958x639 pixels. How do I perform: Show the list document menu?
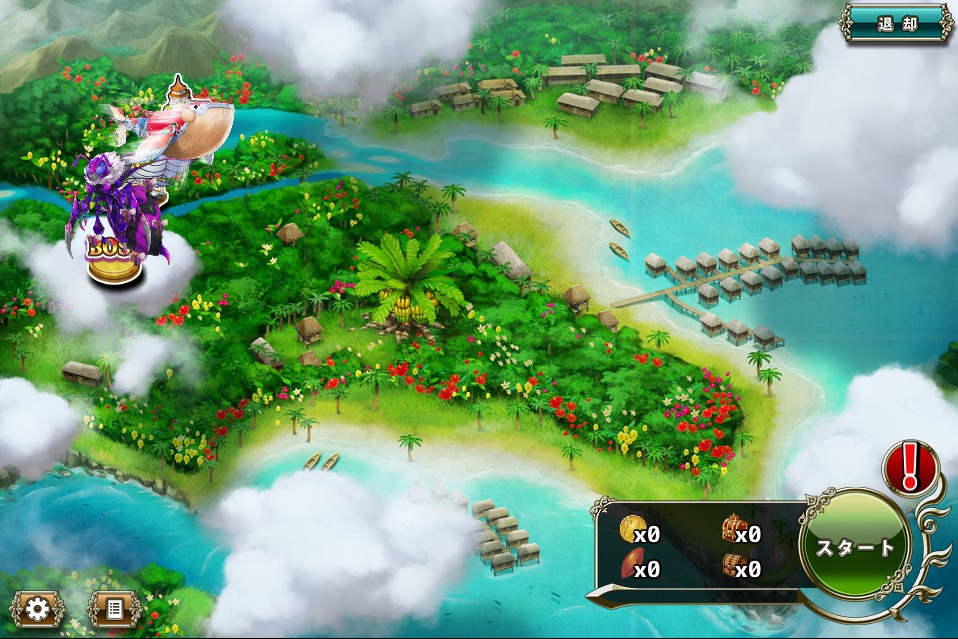(113, 609)
